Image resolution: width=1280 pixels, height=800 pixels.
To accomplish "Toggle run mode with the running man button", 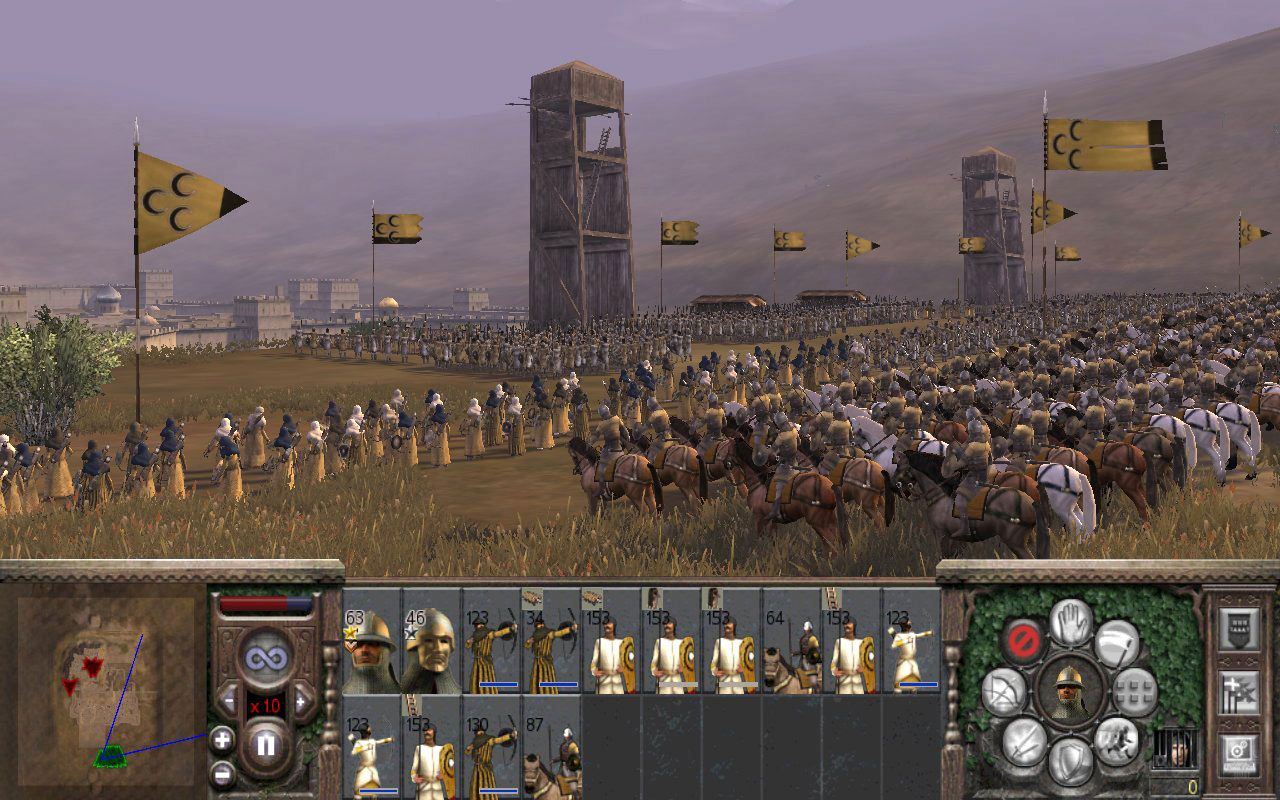I will coord(1117,740).
